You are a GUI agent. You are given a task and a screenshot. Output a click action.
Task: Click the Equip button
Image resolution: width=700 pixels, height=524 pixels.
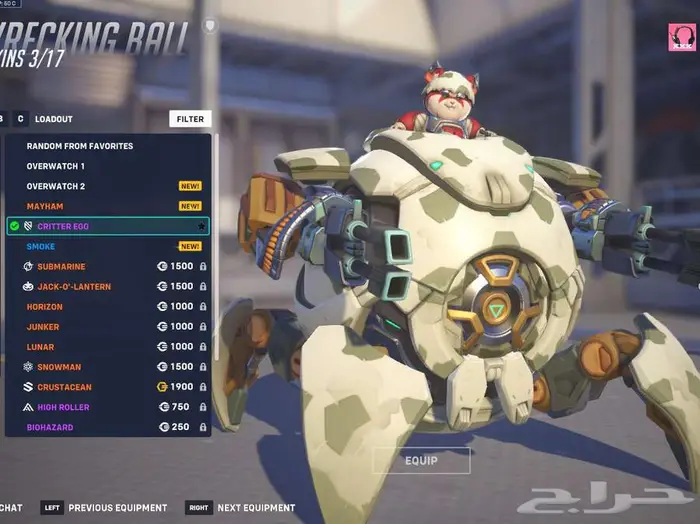[x=421, y=460]
